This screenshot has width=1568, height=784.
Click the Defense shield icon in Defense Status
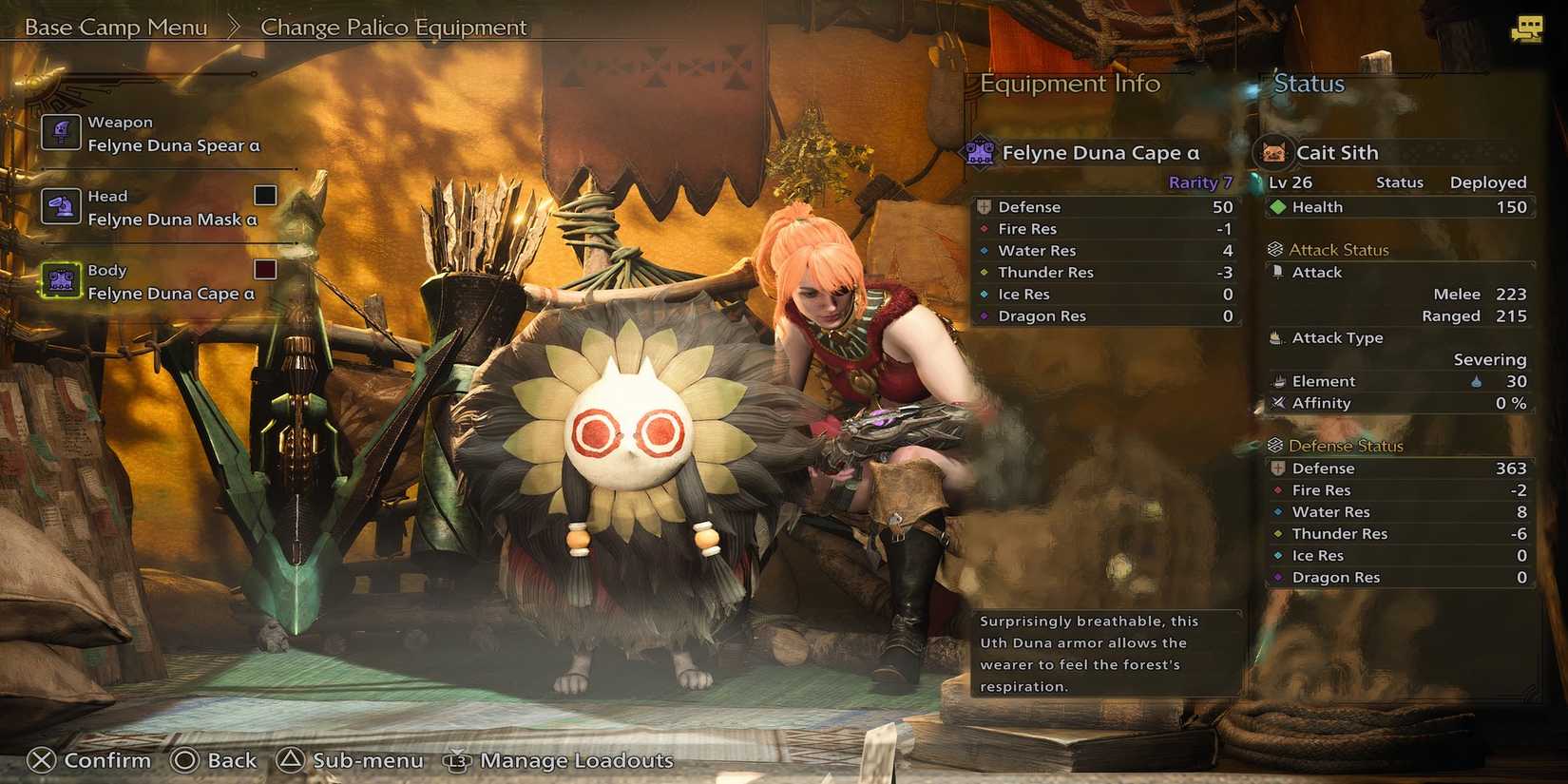coord(1278,468)
